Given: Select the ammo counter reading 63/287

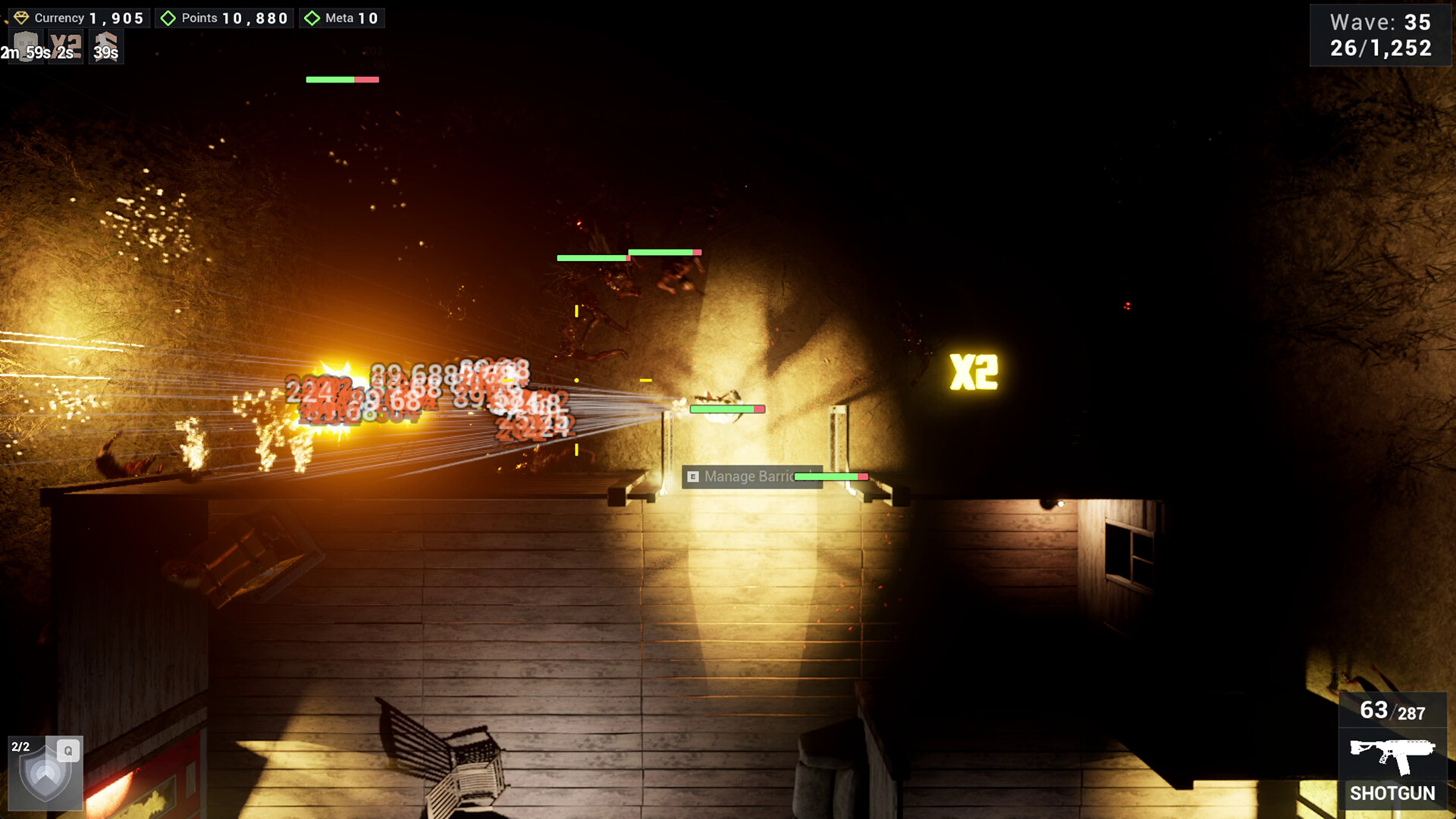Looking at the screenshot, I should click(1395, 711).
